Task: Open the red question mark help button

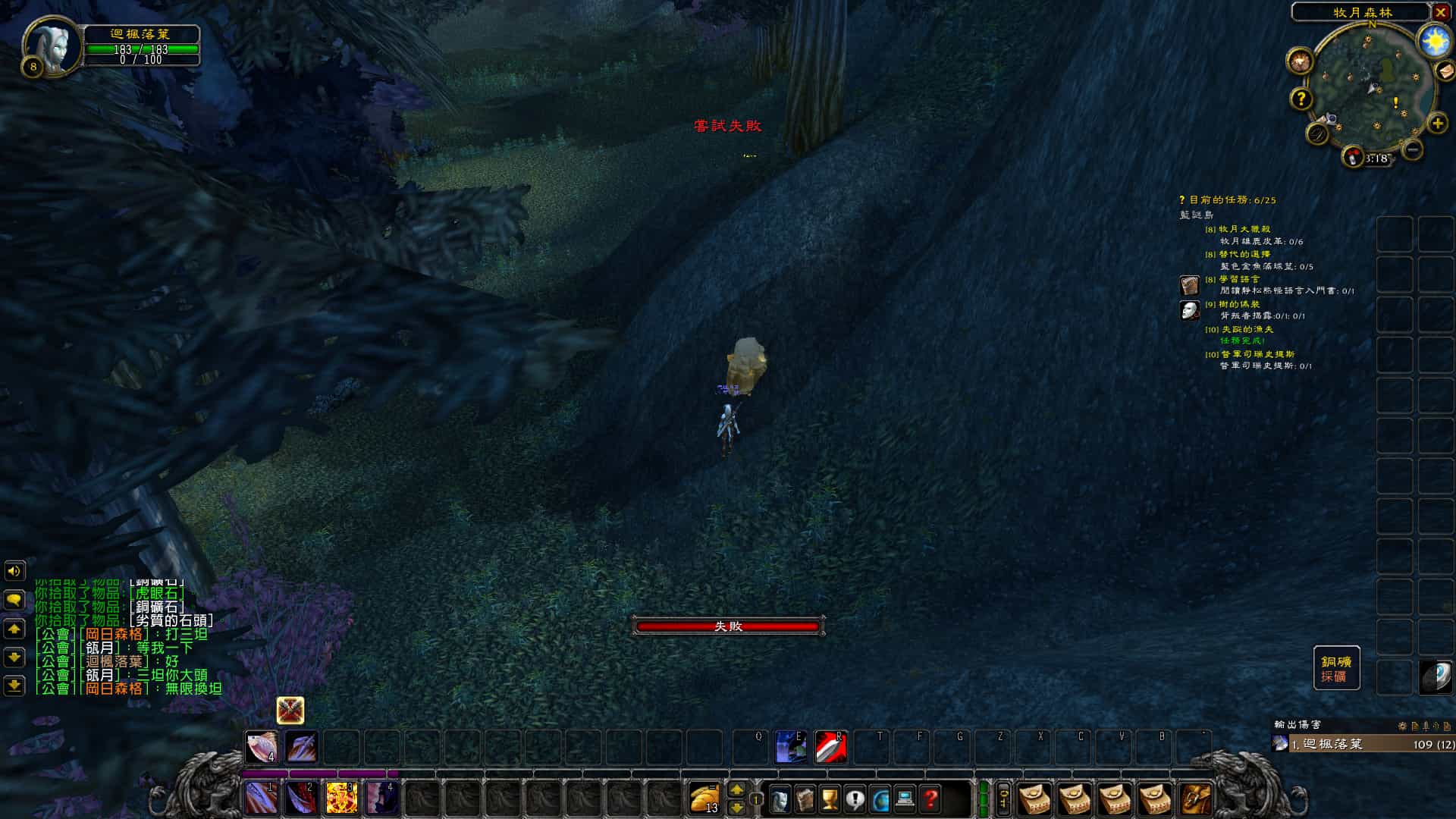Action: [930, 799]
